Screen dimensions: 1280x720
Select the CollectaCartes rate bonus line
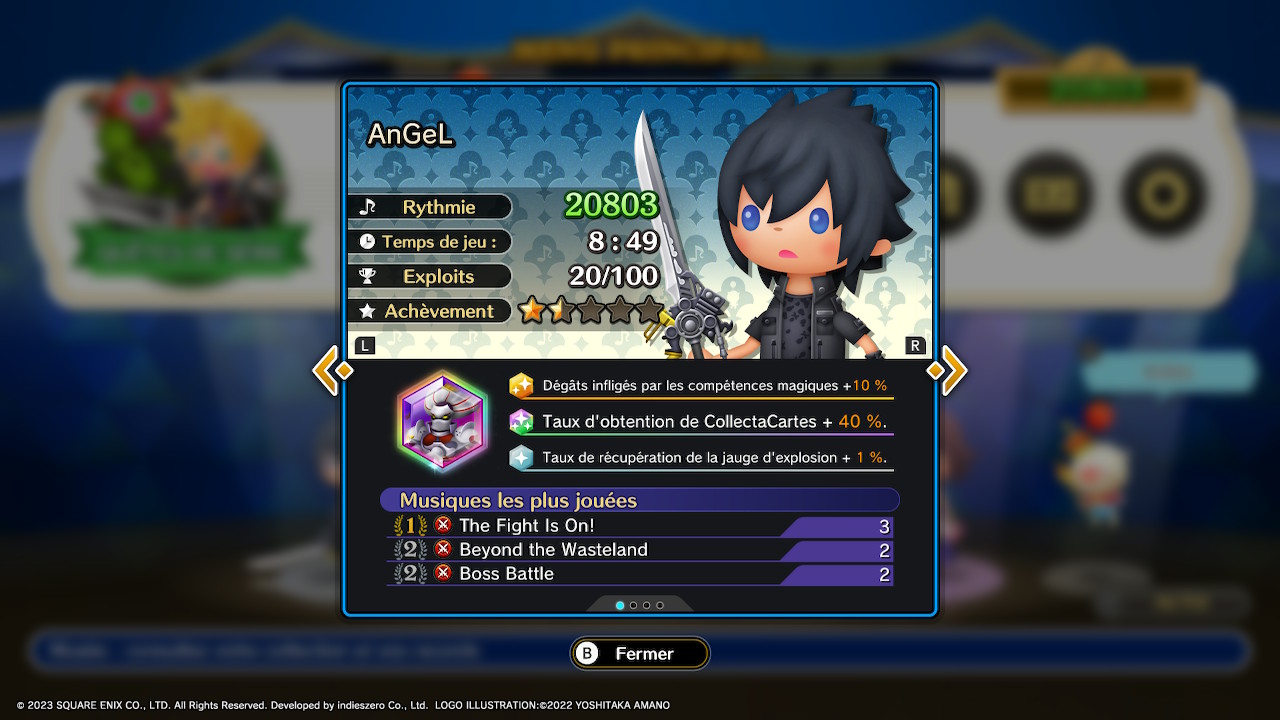(700, 422)
